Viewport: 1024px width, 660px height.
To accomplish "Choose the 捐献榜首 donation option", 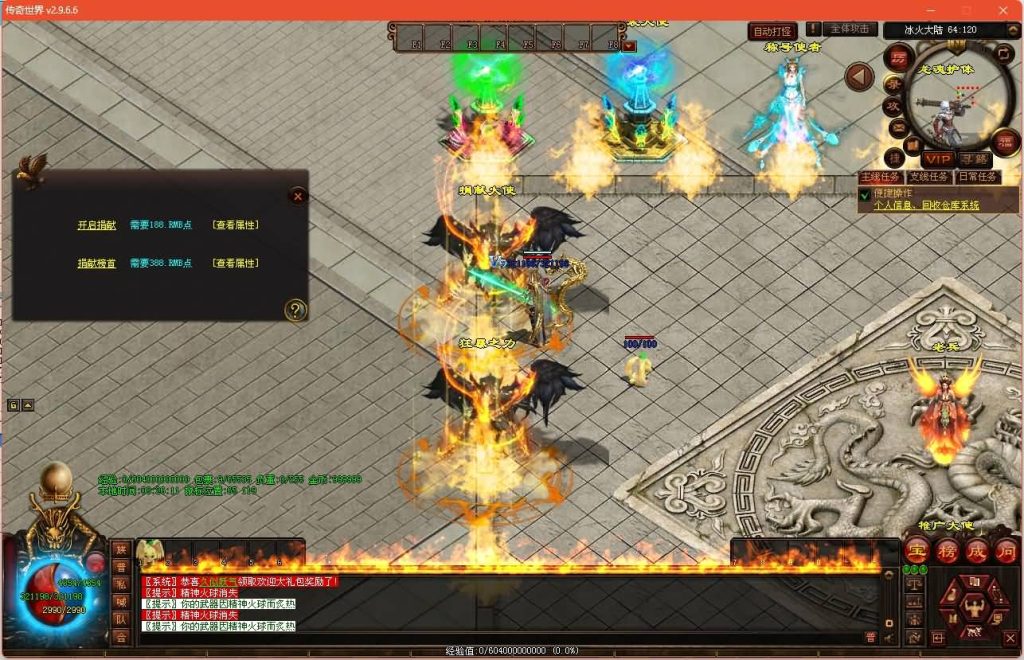I will click(97, 263).
